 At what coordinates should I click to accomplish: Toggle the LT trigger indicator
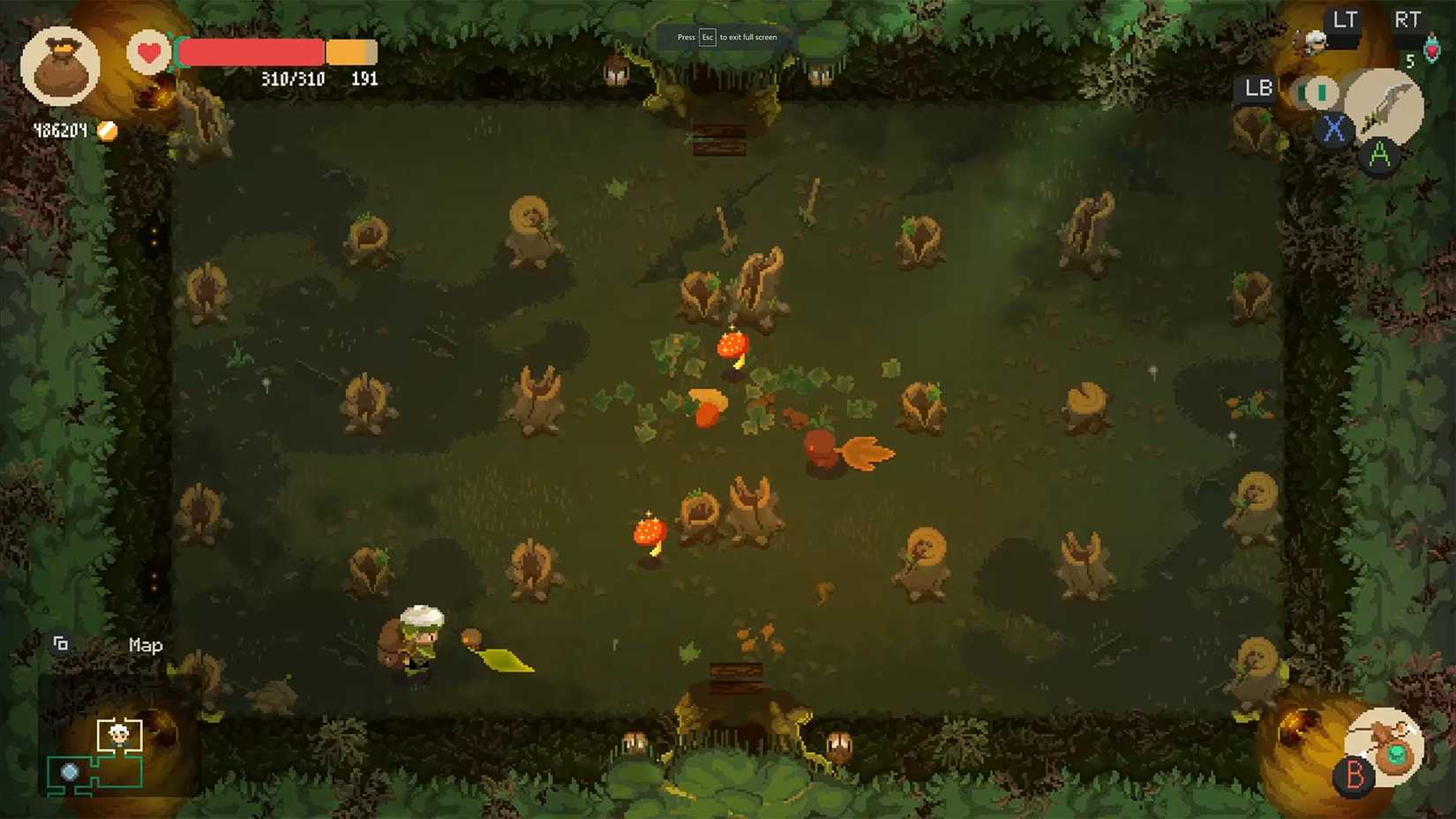tap(1345, 18)
